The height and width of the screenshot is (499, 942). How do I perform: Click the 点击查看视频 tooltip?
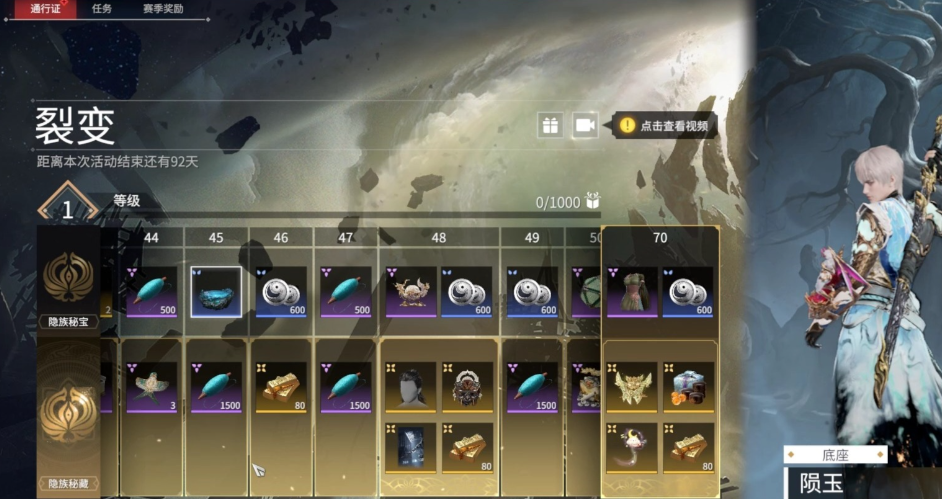664,126
